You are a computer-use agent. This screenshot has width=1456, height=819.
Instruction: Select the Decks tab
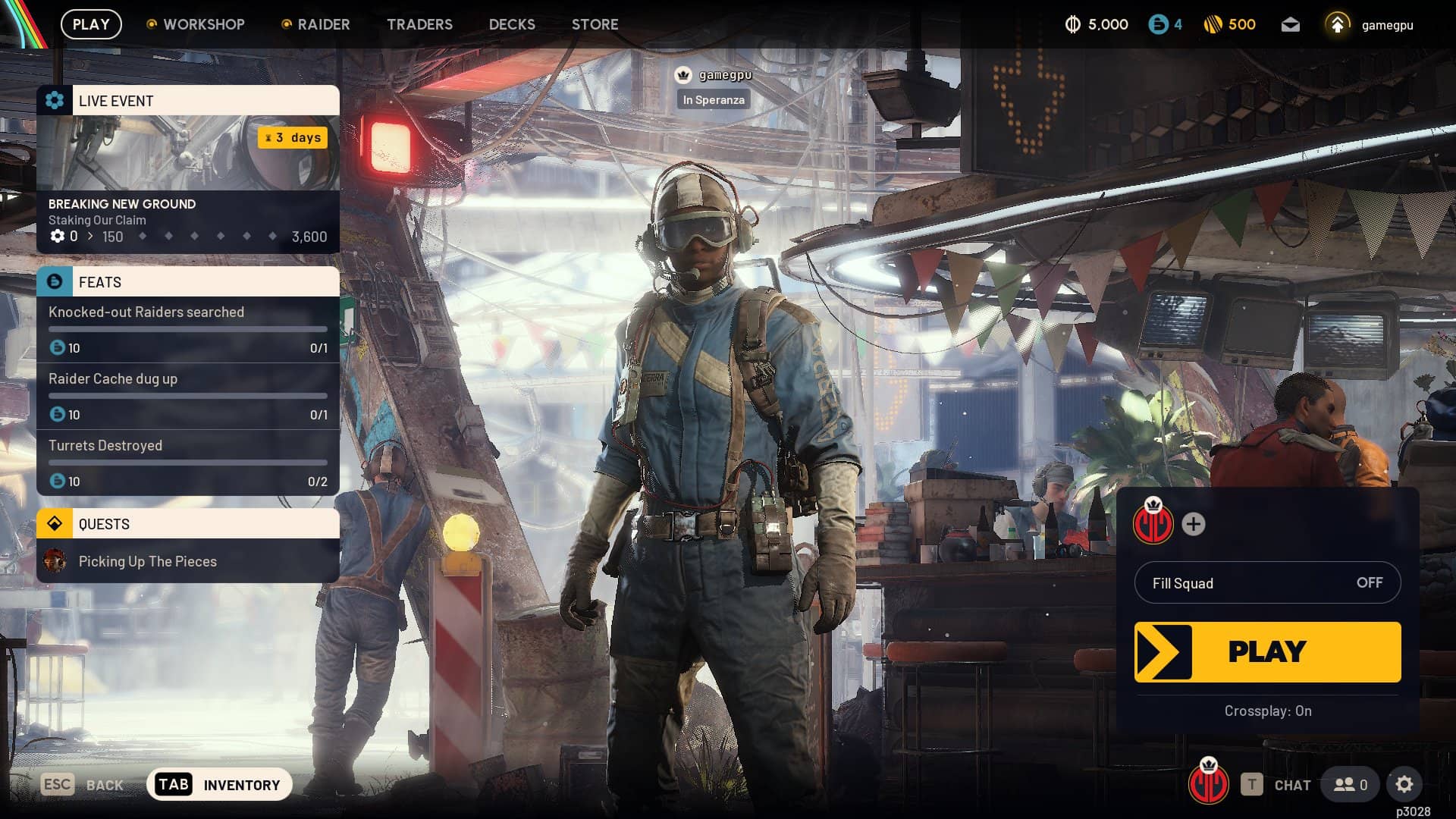coord(512,24)
